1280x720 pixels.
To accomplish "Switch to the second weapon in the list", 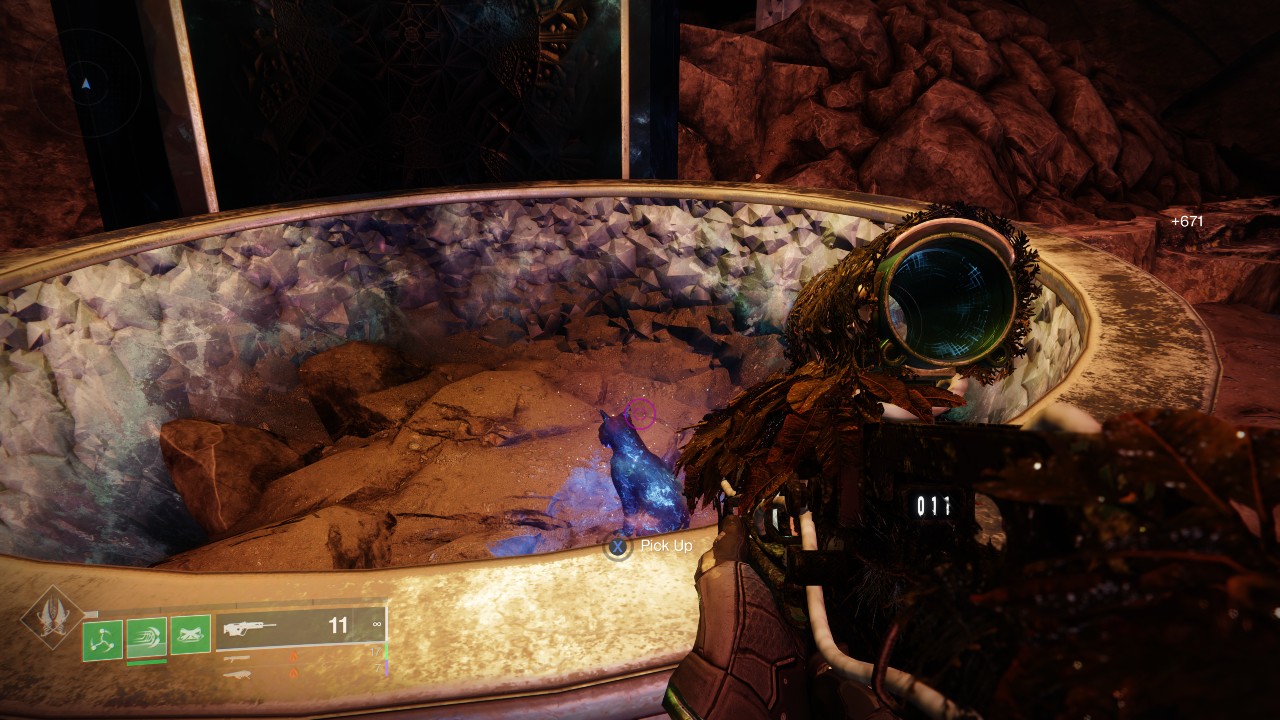I will coord(238,659).
